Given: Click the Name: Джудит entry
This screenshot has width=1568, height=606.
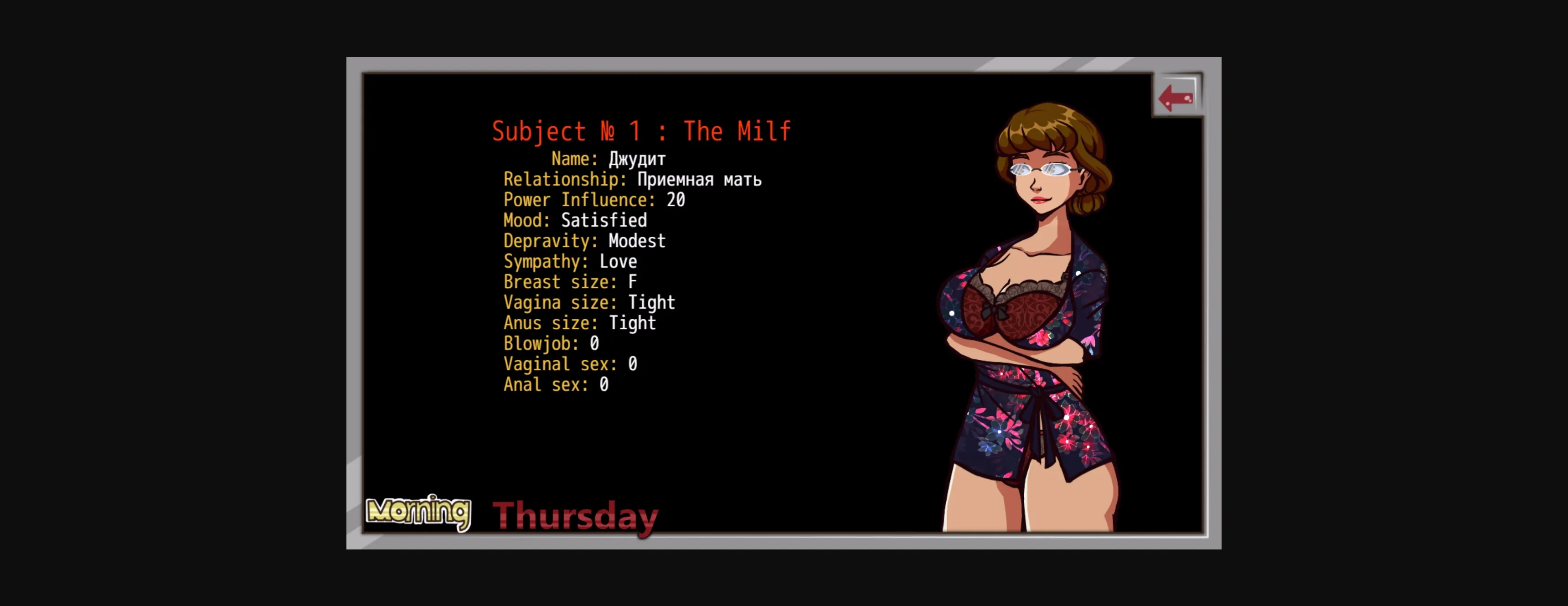Looking at the screenshot, I should pos(608,159).
